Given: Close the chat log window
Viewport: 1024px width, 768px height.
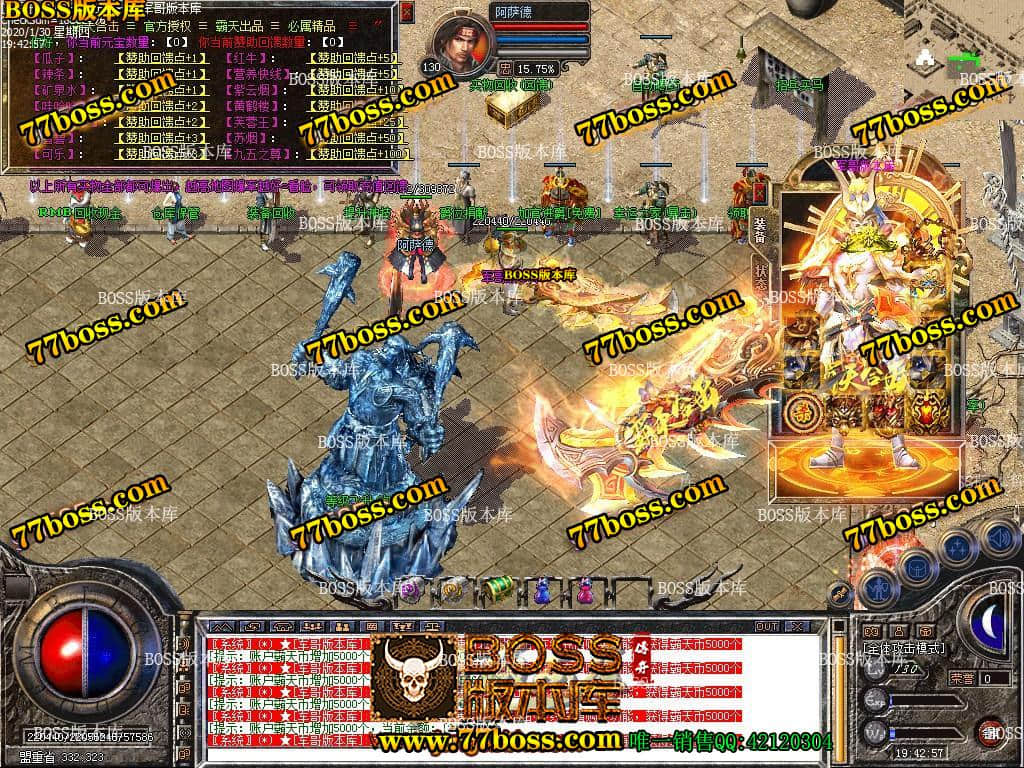Looking at the screenshot, I should (797, 626).
